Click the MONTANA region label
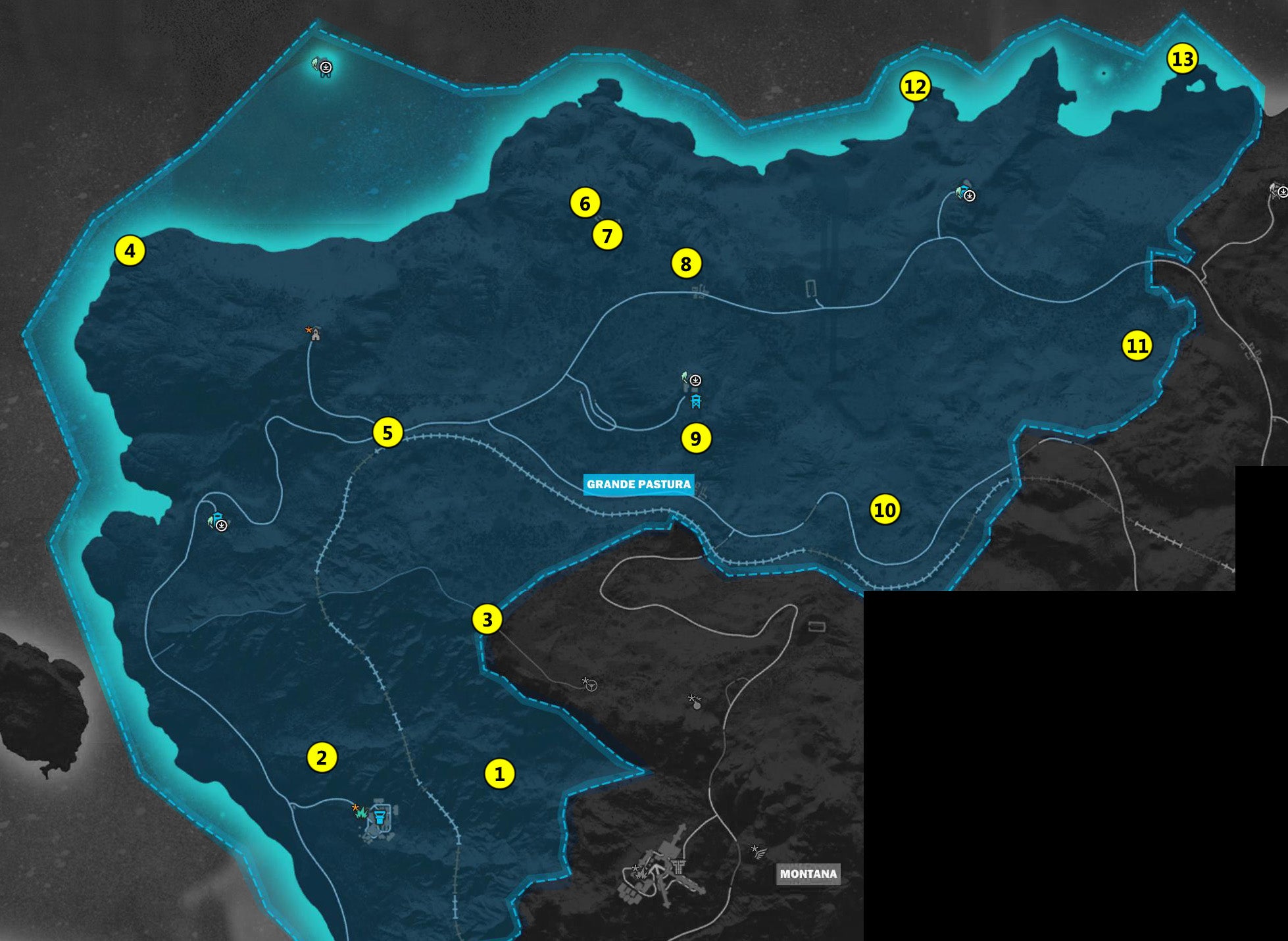 [809, 873]
